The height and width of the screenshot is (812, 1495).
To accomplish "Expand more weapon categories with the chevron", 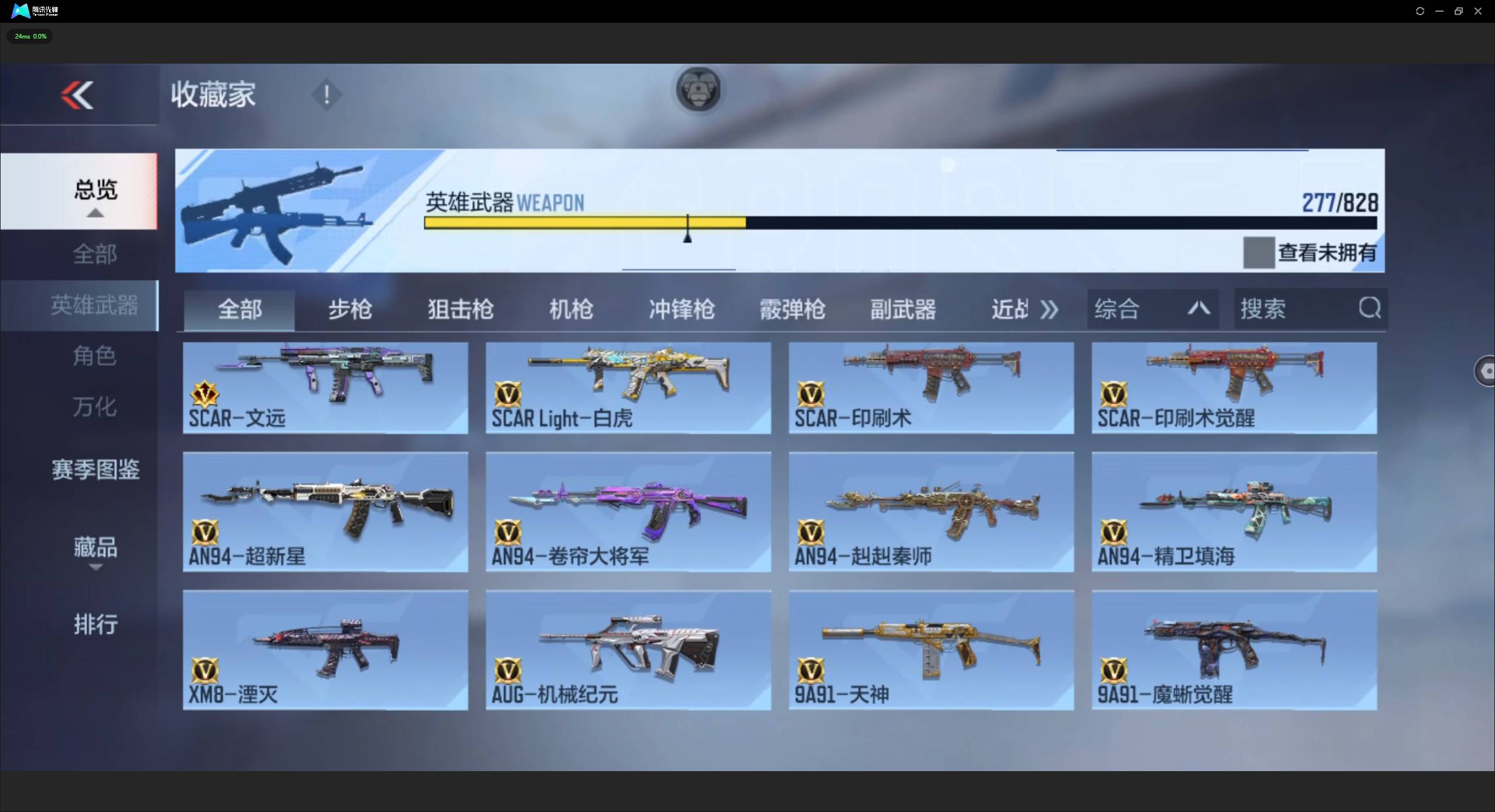I will tap(1048, 308).
